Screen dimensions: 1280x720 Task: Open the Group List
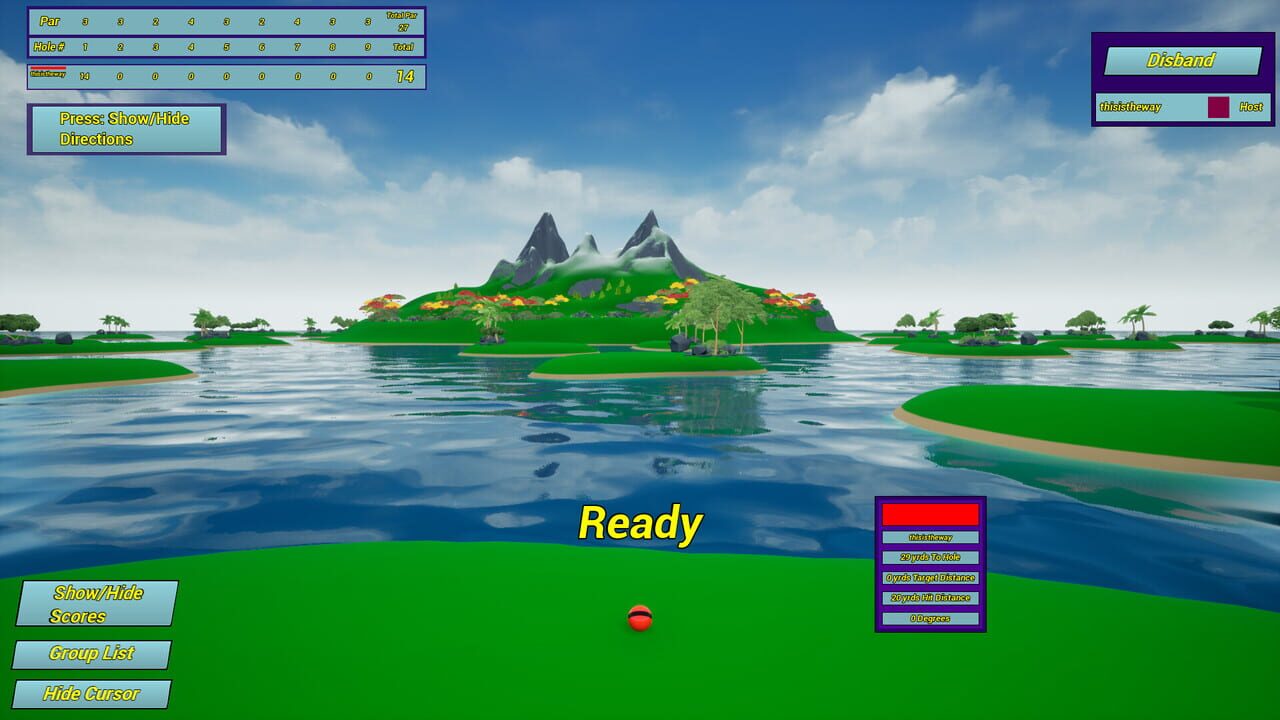coord(94,655)
